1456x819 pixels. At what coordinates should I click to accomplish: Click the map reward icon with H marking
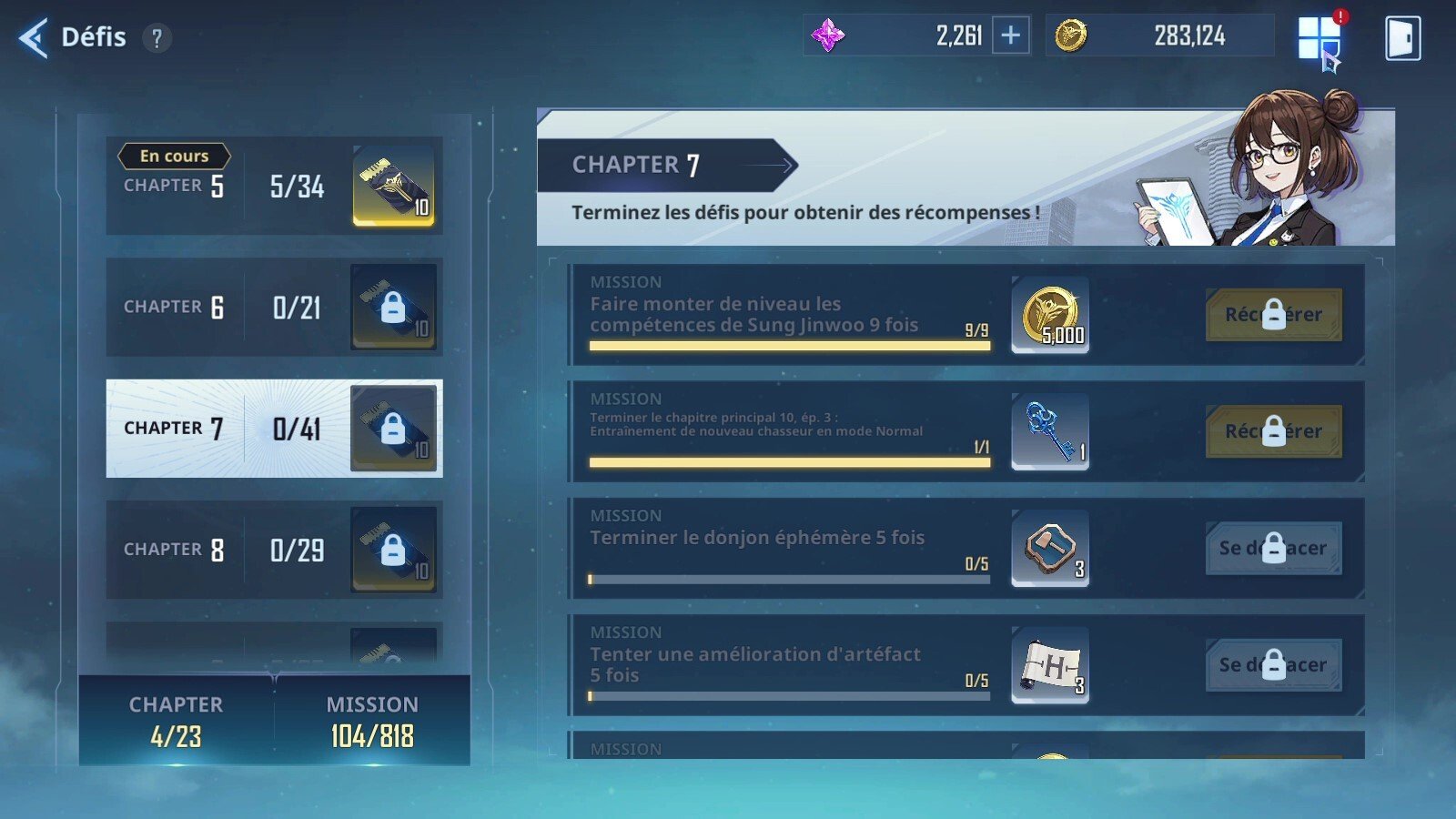point(1049,665)
